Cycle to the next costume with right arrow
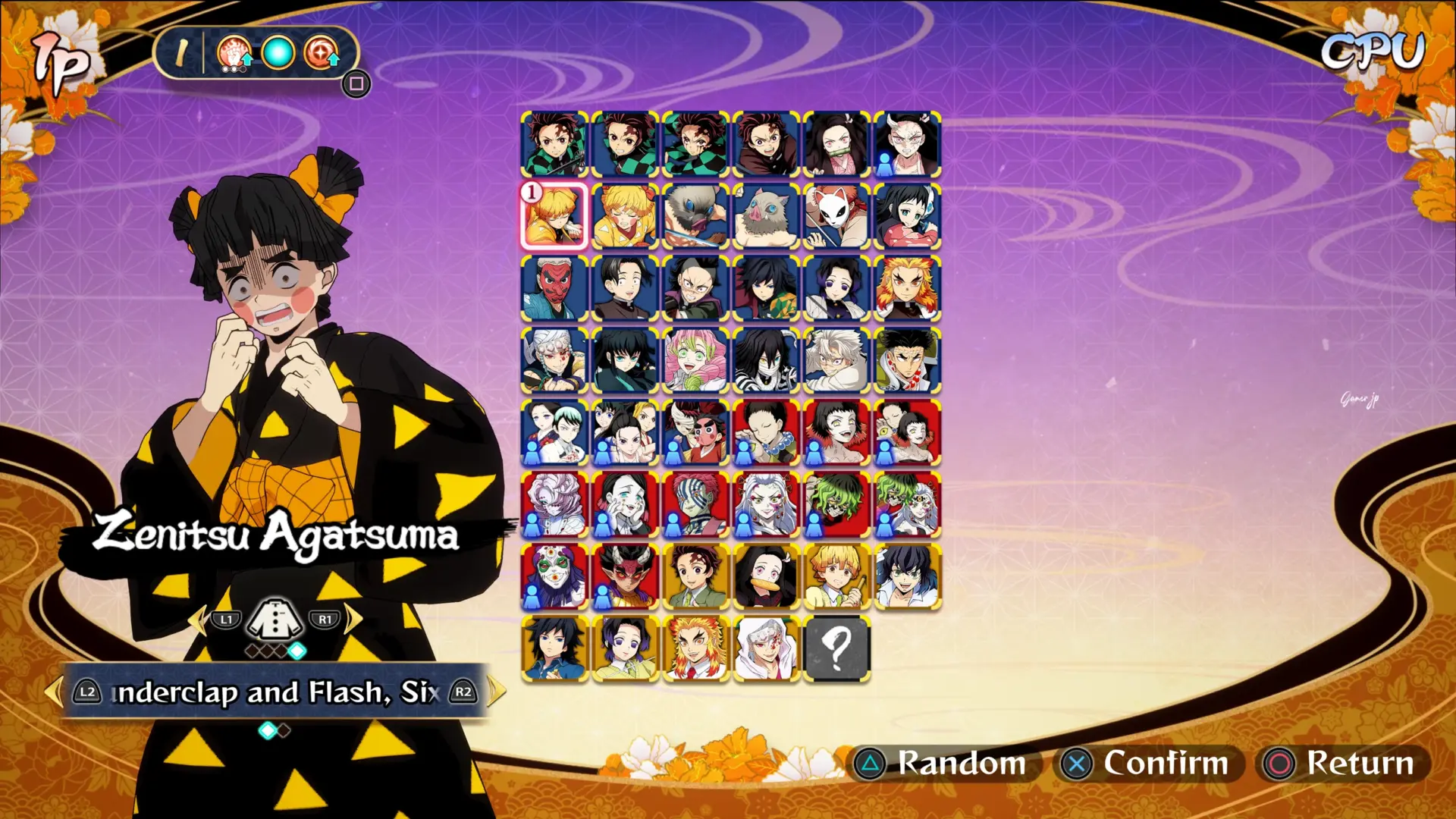 coord(353,620)
